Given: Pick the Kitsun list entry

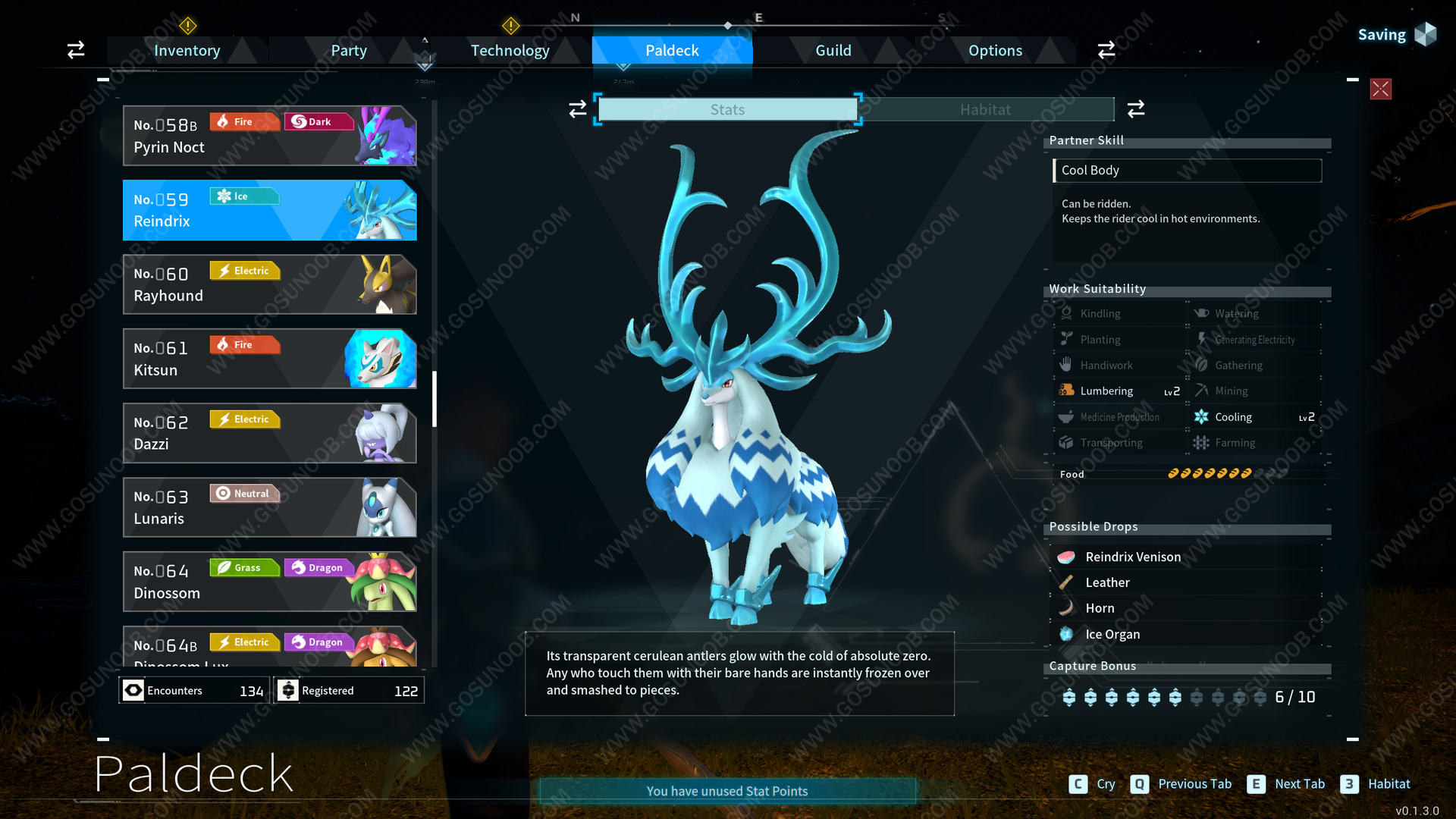Looking at the screenshot, I should click(269, 359).
